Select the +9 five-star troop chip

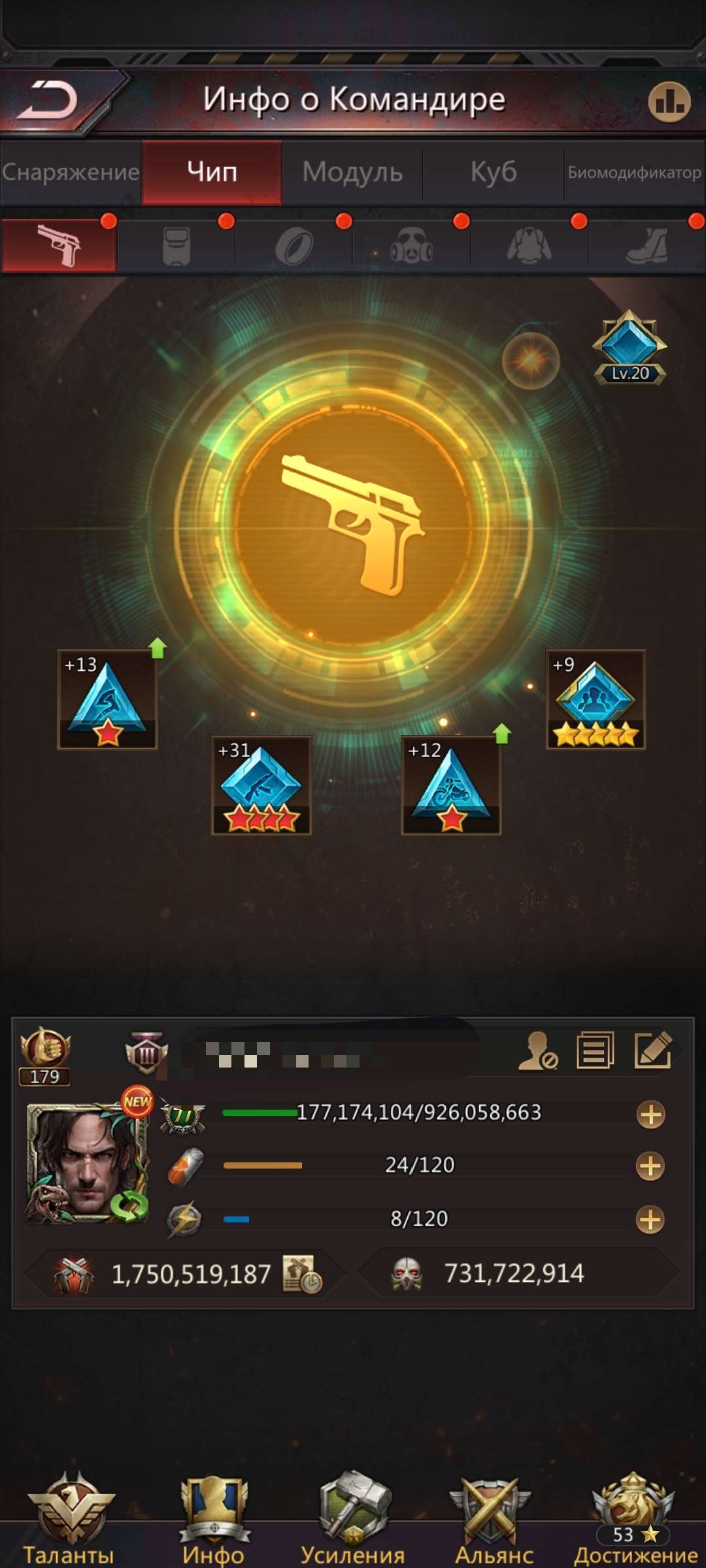596,699
